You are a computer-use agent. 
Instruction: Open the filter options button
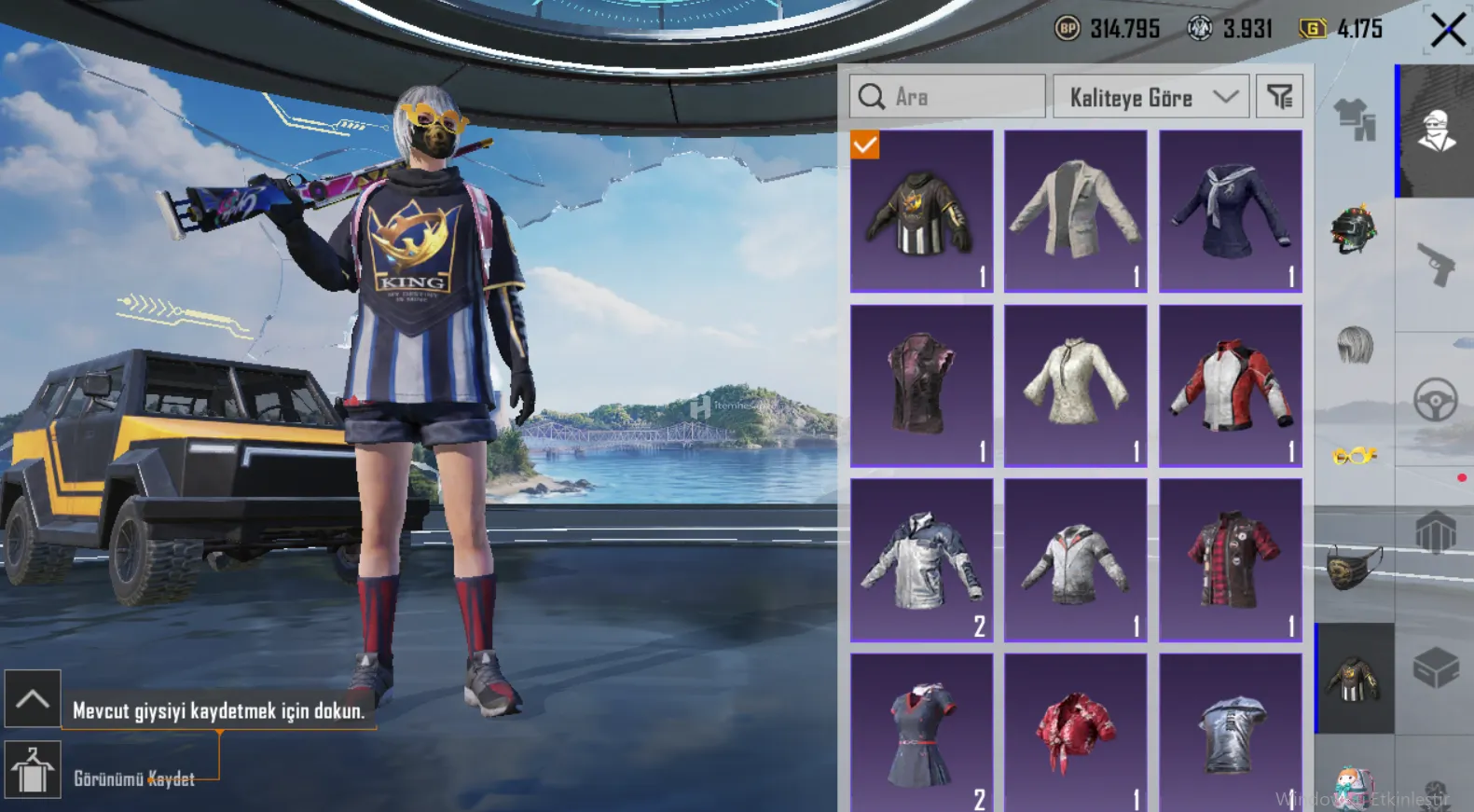click(x=1279, y=97)
